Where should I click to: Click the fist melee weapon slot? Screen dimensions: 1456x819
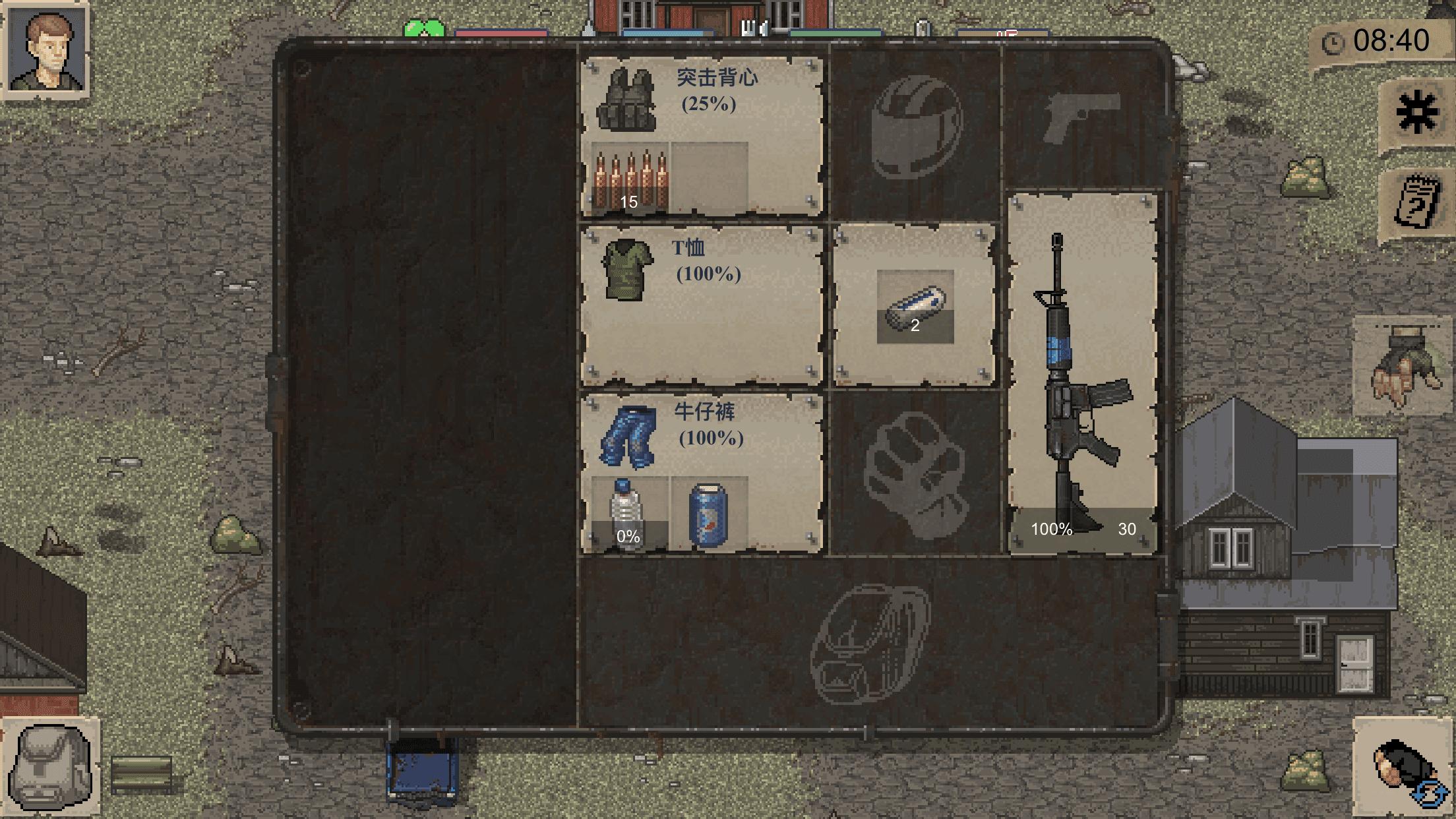pos(917,475)
